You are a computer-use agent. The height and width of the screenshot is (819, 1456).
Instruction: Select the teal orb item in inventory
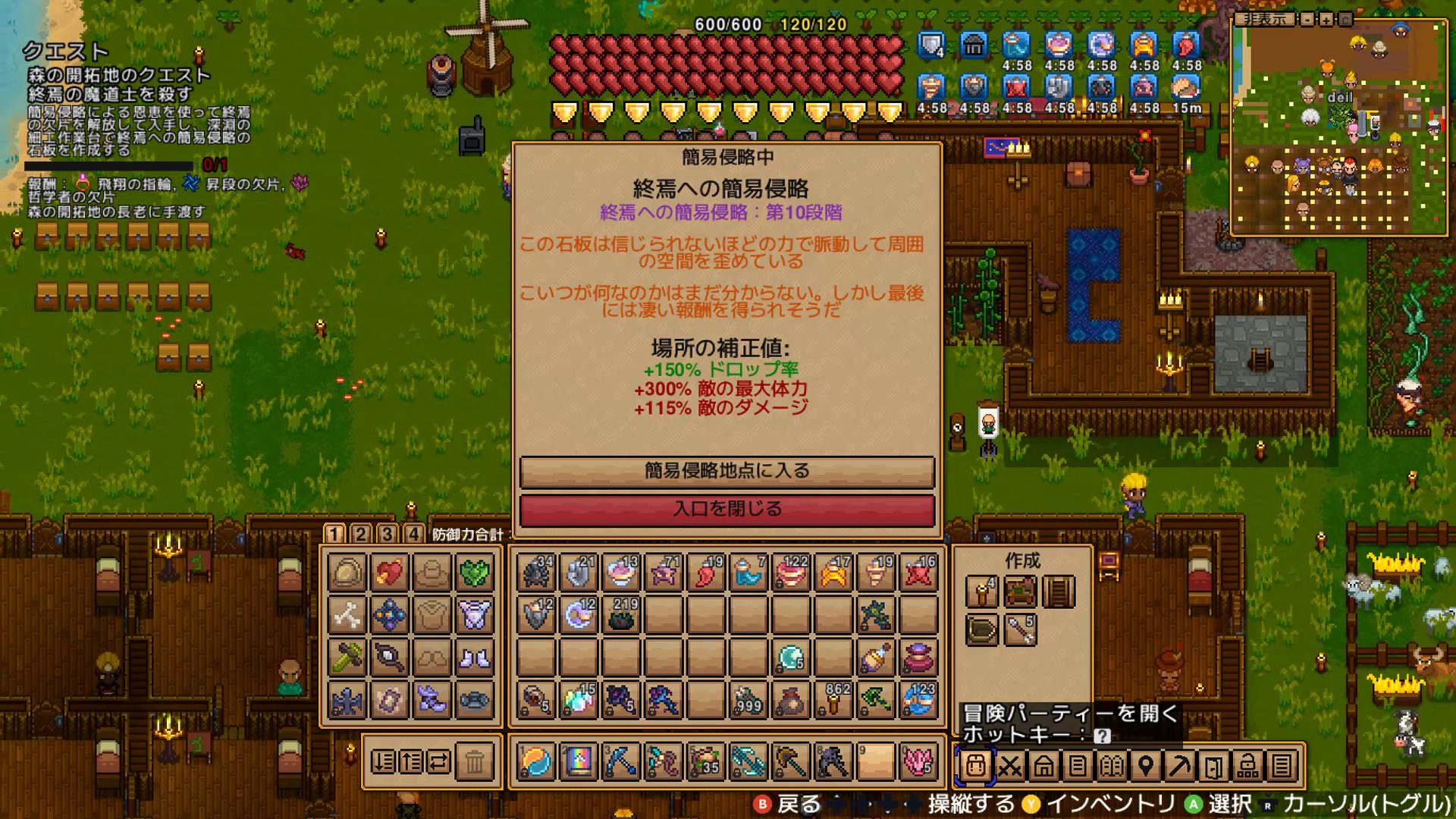791,658
